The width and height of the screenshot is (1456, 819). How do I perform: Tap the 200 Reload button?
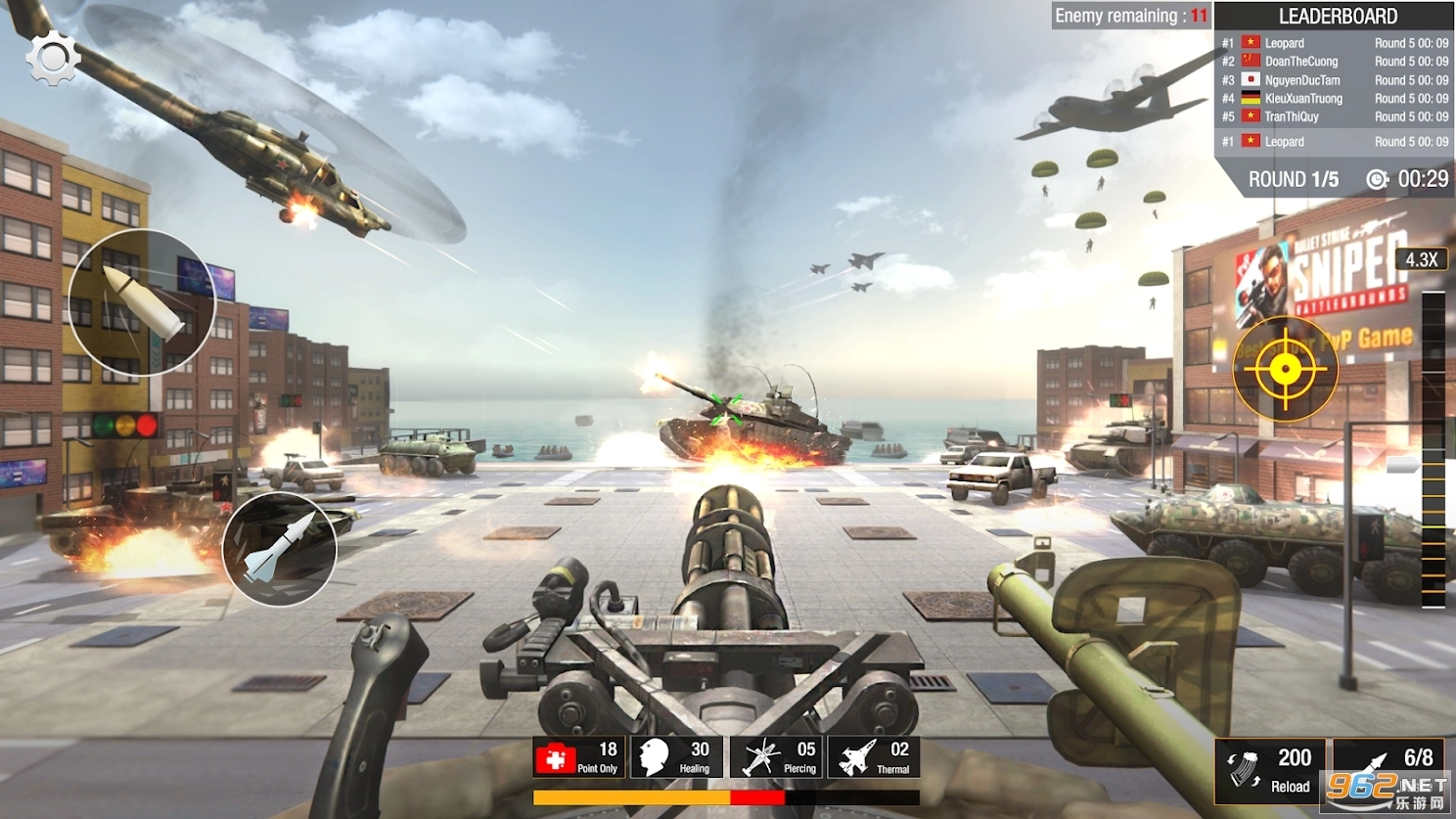click(x=1270, y=770)
